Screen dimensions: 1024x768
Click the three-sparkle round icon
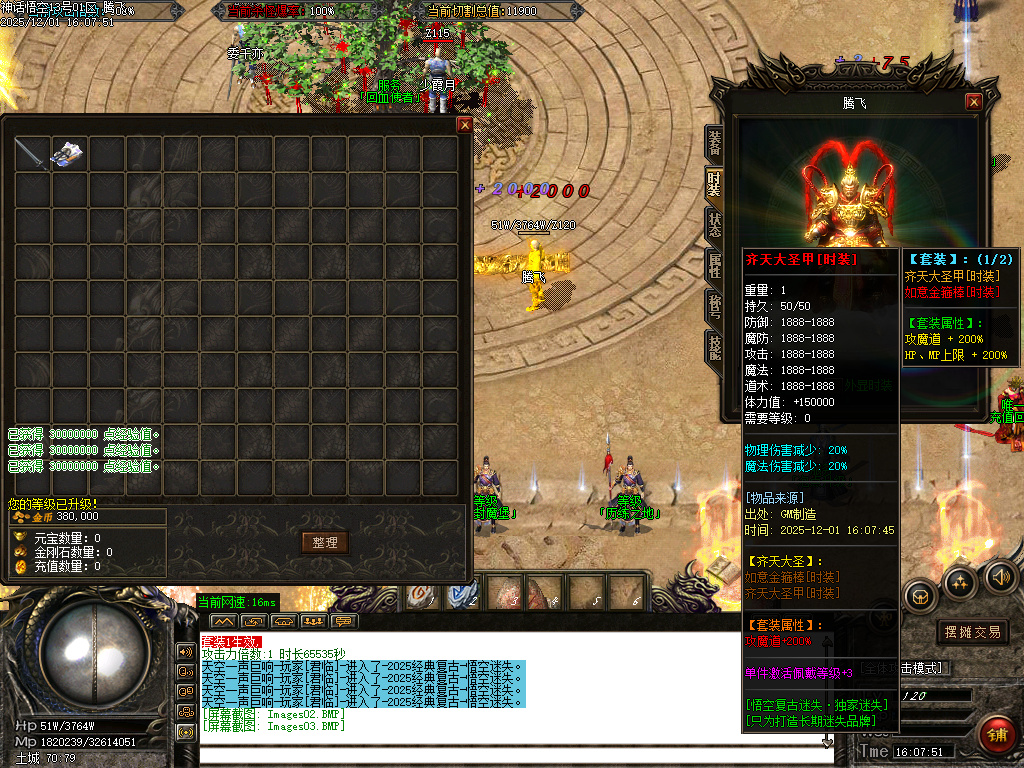(x=960, y=582)
